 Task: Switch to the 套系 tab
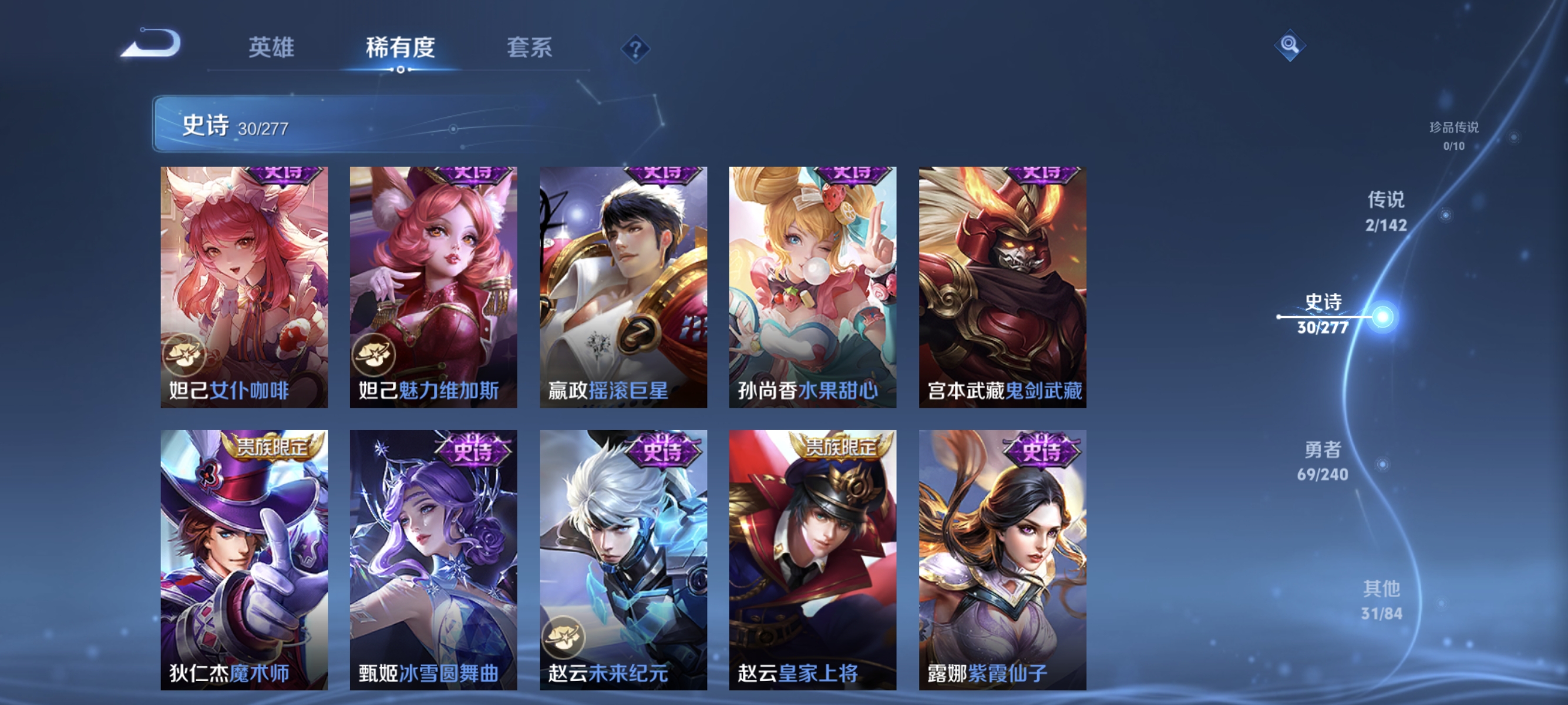[x=530, y=49]
